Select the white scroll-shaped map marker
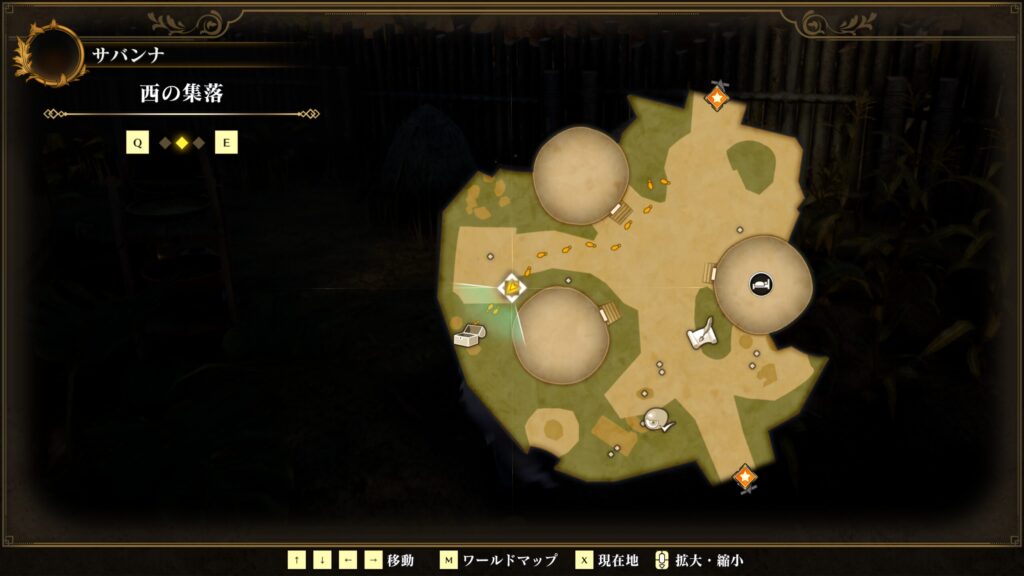Image resolution: width=1024 pixels, height=576 pixels. [703, 334]
